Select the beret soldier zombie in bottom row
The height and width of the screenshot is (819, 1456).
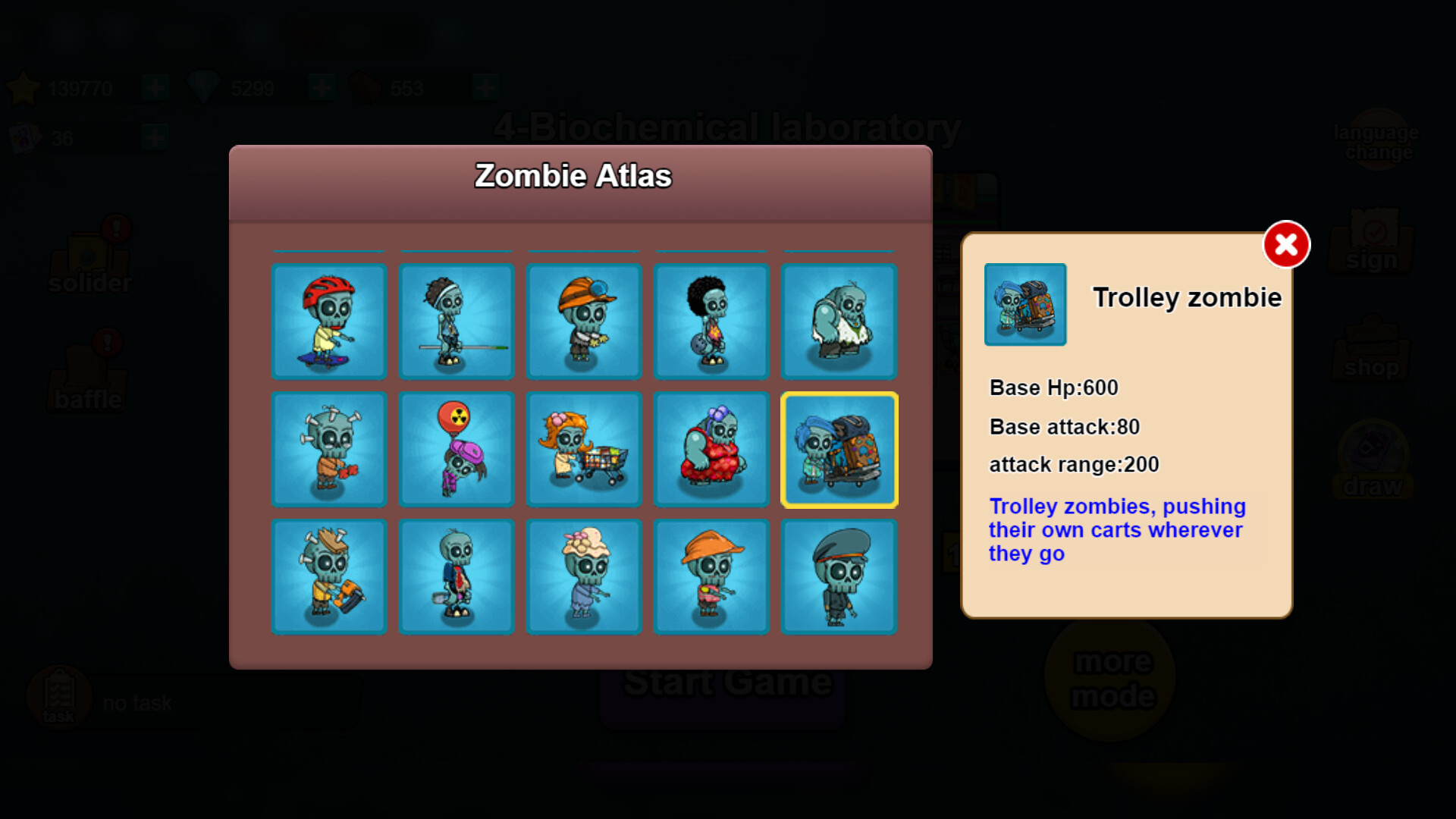click(839, 576)
